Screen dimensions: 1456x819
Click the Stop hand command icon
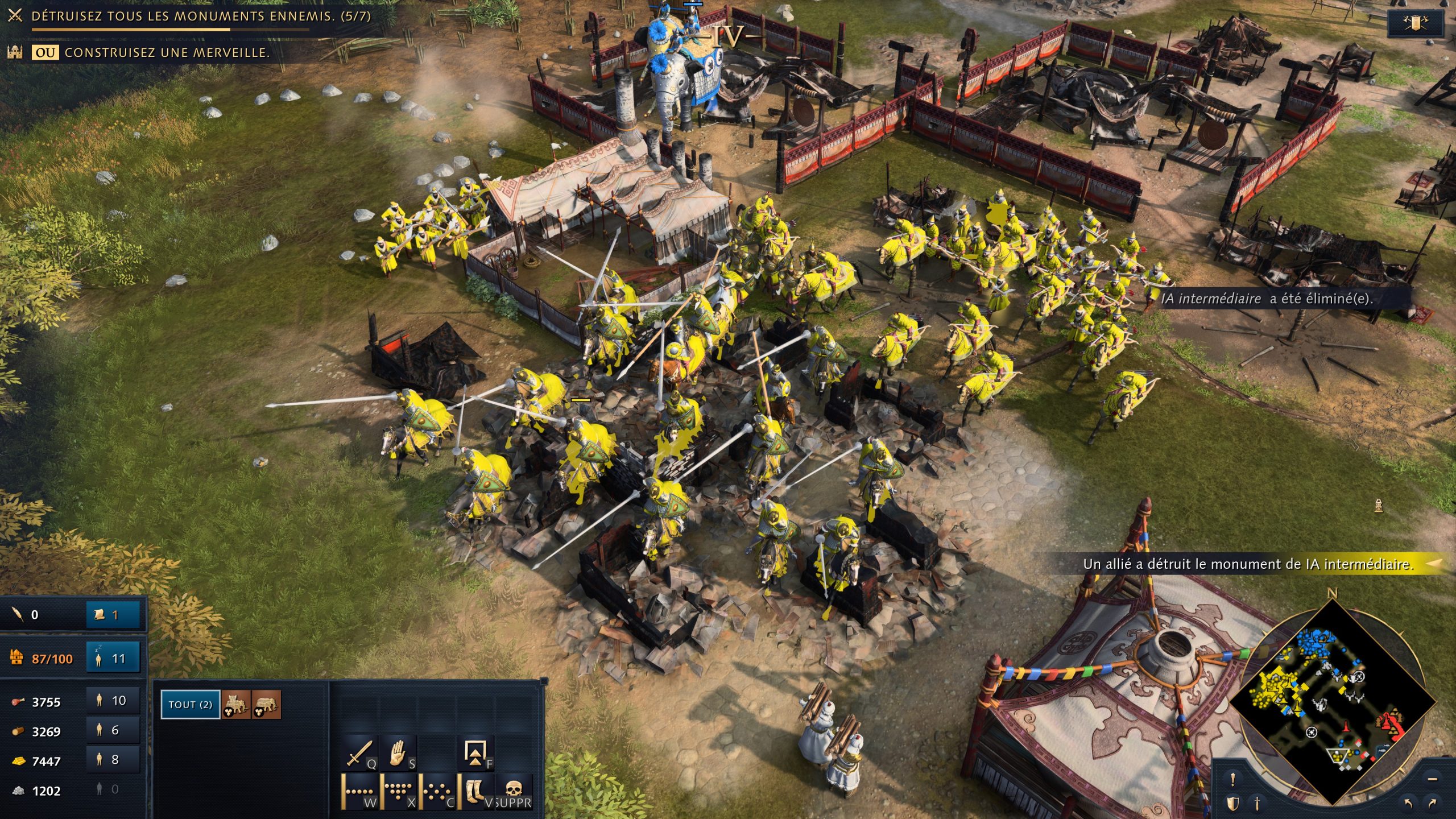coord(397,753)
